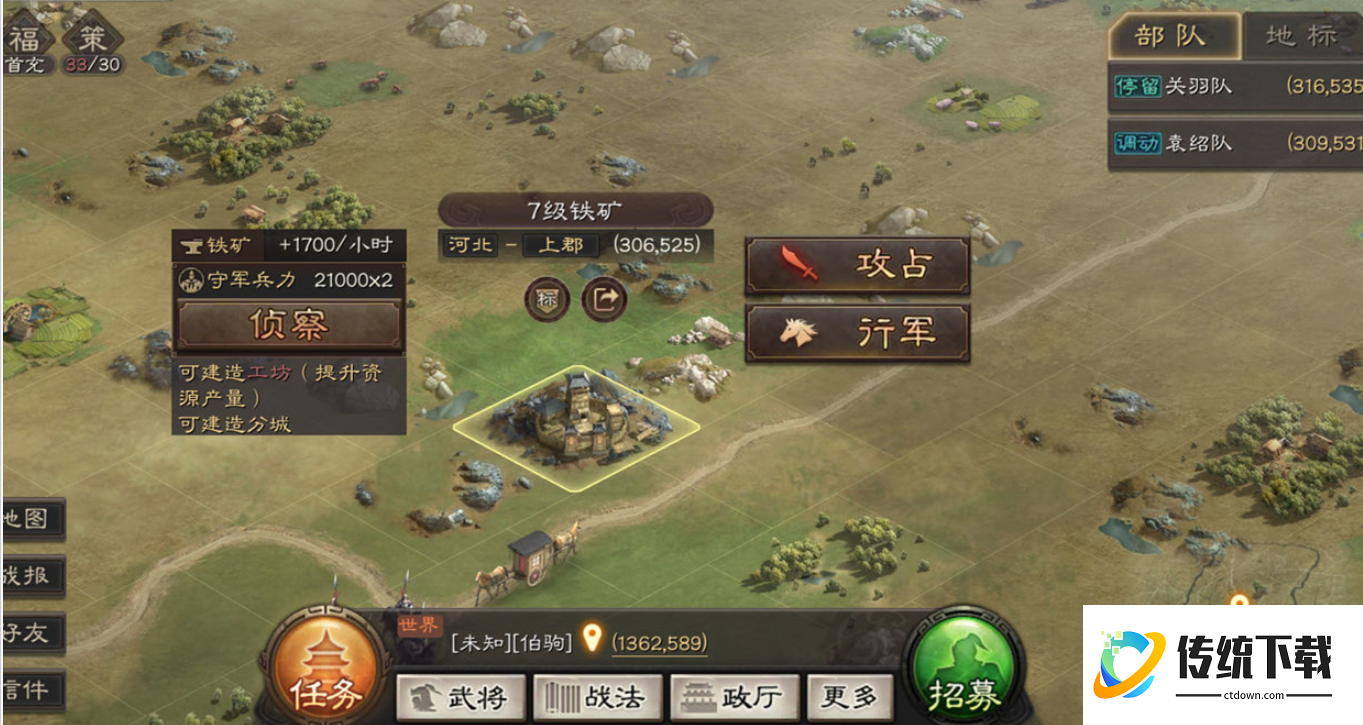The image size is (1363, 725).
Task: Bookmark the mine with the 标 marker
Action: pyautogui.click(x=546, y=300)
